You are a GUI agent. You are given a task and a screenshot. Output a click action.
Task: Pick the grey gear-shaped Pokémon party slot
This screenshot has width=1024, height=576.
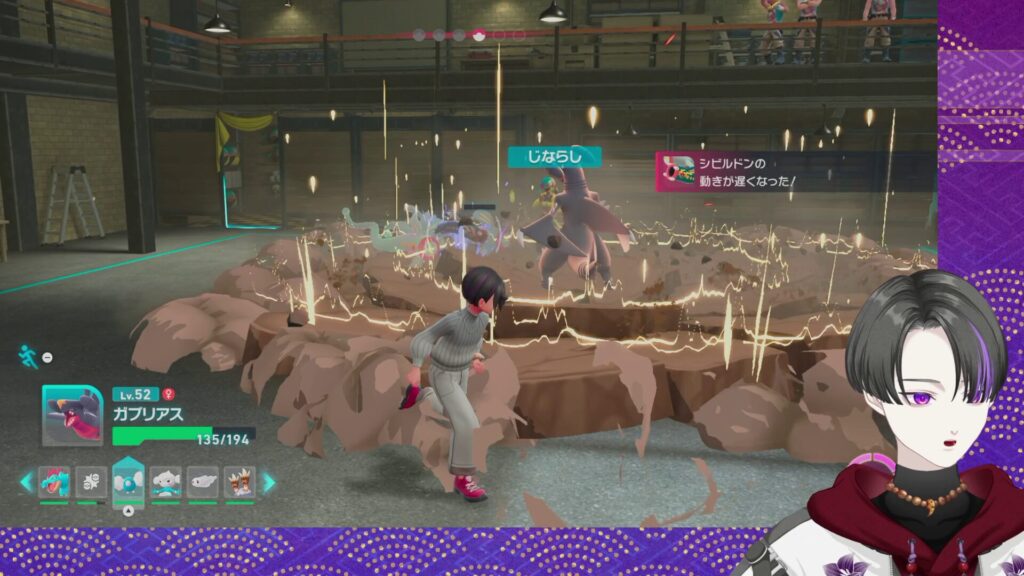pyautogui.click(x=91, y=481)
